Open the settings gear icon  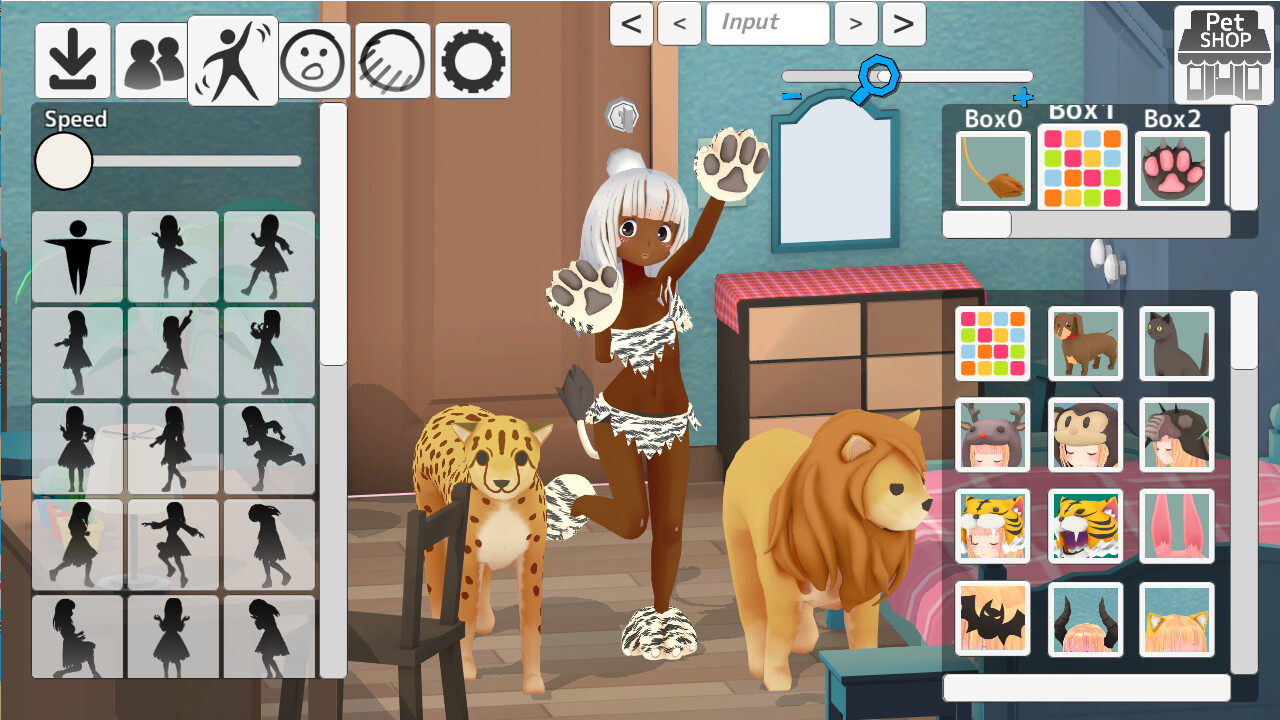coord(471,60)
